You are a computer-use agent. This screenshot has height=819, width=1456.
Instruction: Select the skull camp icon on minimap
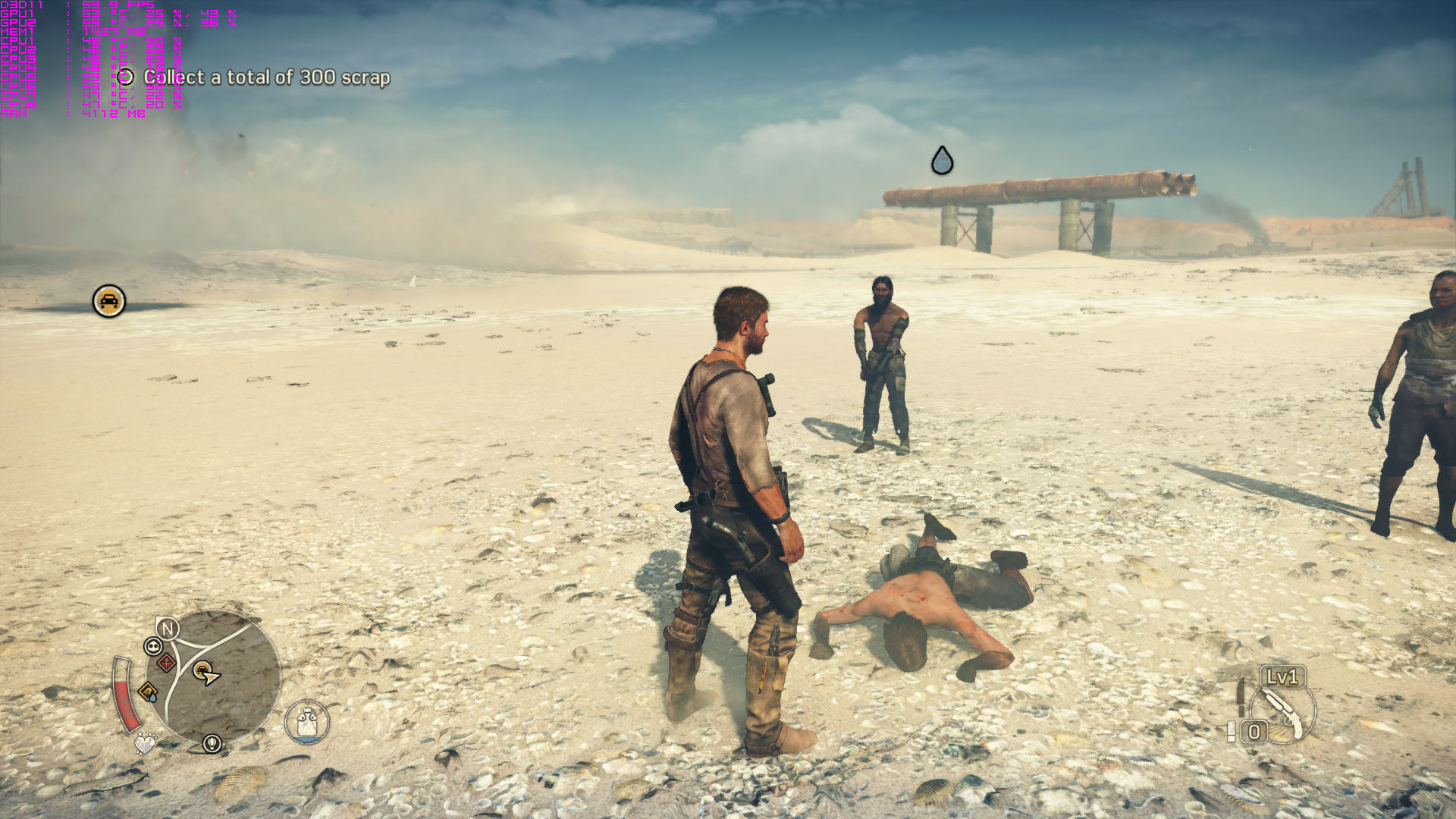point(153,646)
